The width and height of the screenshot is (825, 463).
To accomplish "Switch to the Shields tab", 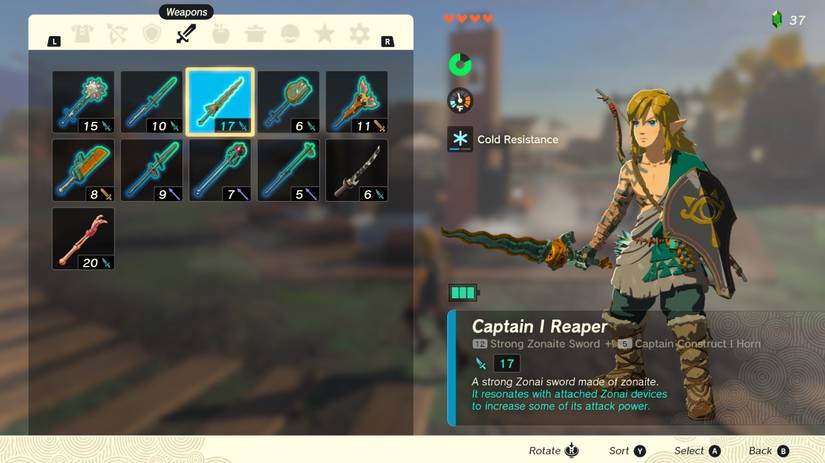I will coord(151,35).
